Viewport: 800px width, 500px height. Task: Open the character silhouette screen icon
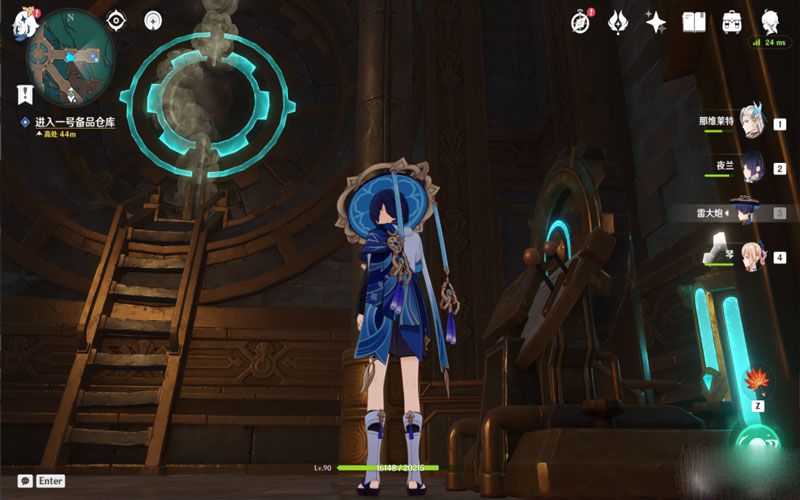click(x=769, y=21)
